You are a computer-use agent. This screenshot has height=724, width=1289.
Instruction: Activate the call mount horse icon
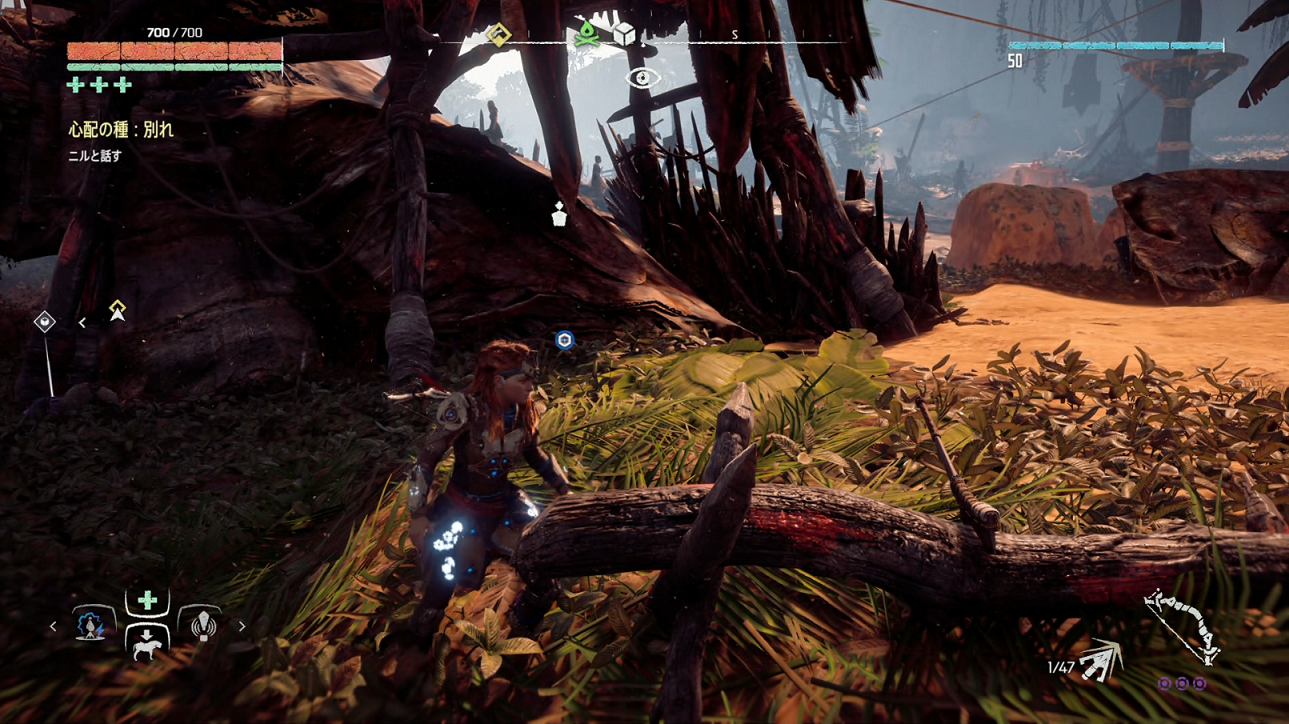click(147, 642)
